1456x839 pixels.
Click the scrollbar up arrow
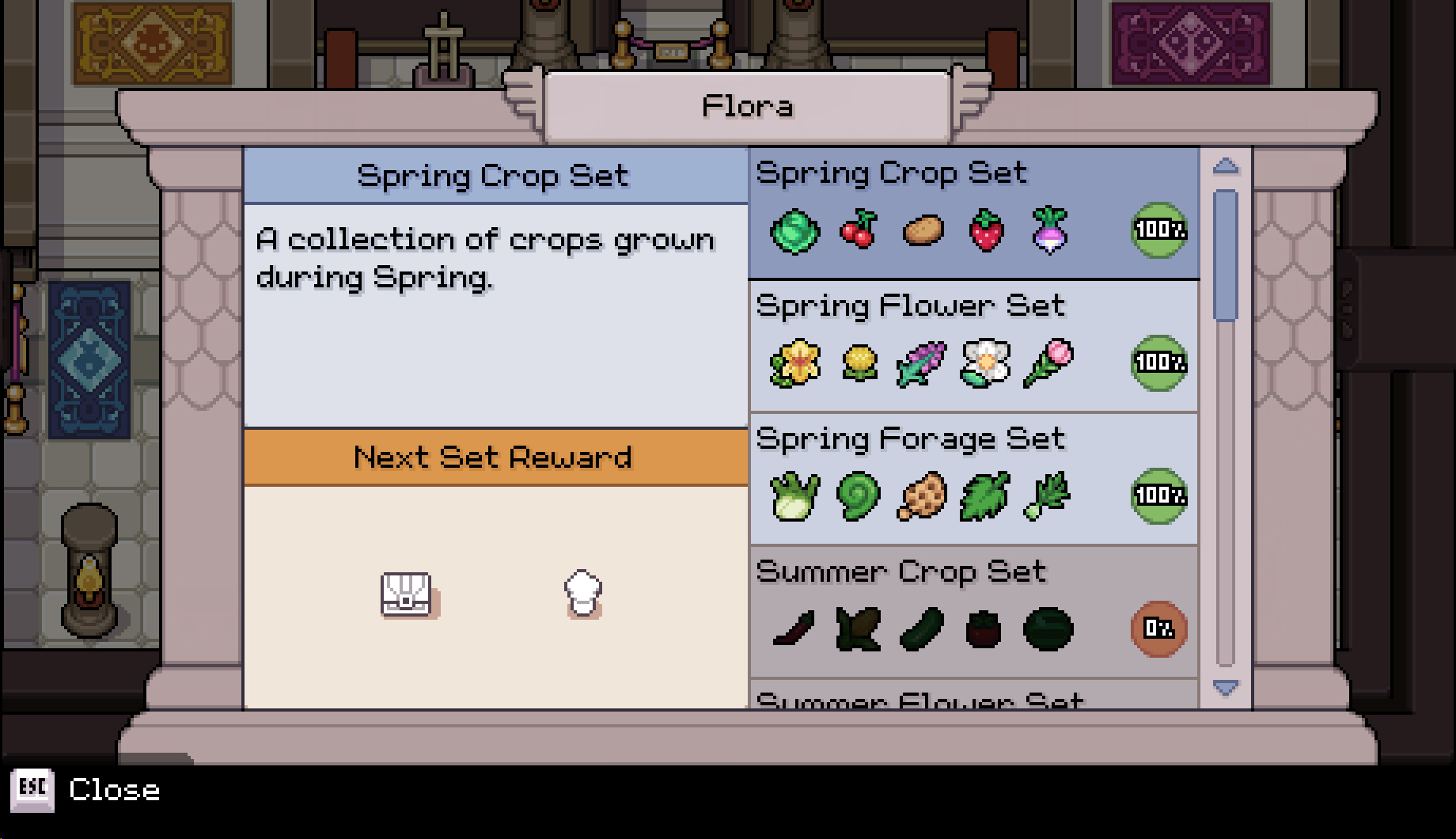(1224, 164)
